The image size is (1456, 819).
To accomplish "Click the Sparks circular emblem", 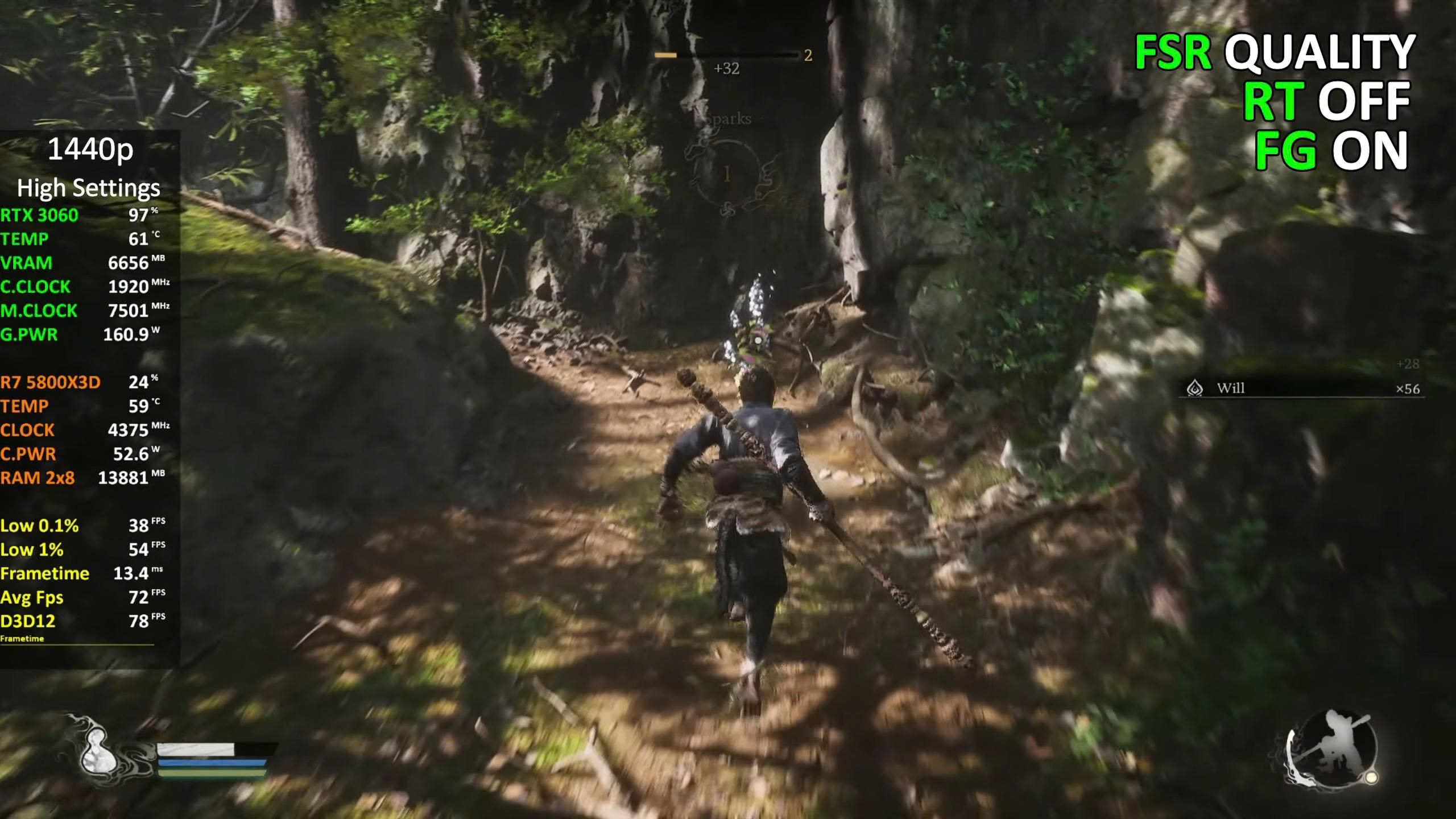I will pyautogui.click(x=727, y=174).
